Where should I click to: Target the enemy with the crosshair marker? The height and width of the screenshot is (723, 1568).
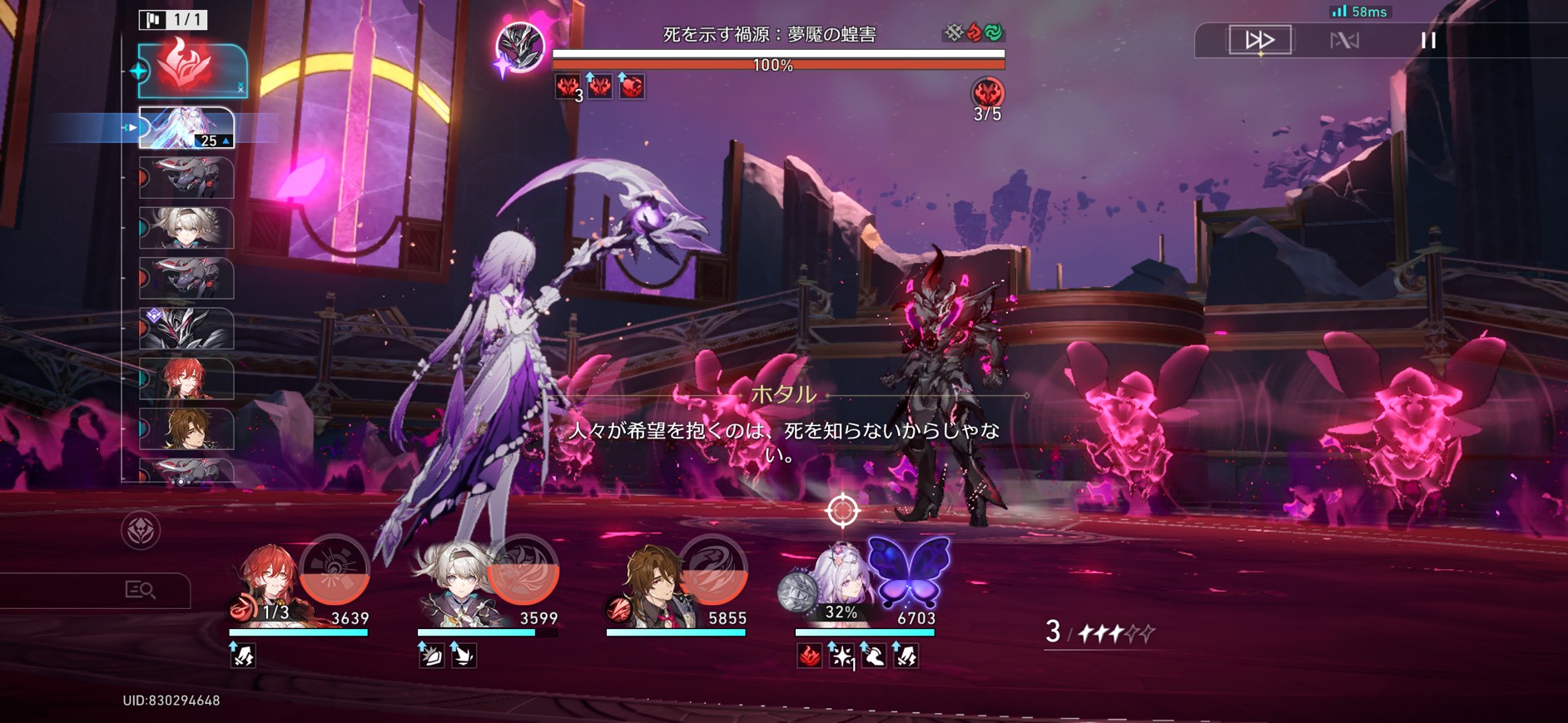coord(842,510)
